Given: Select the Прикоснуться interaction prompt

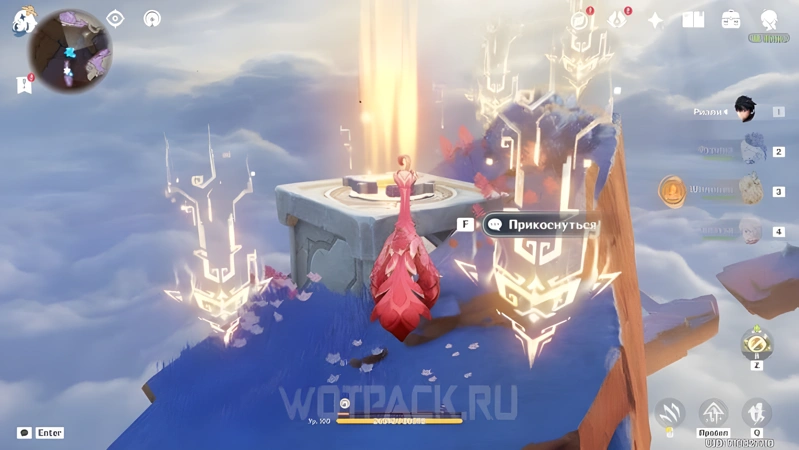Looking at the screenshot, I should (540, 225).
